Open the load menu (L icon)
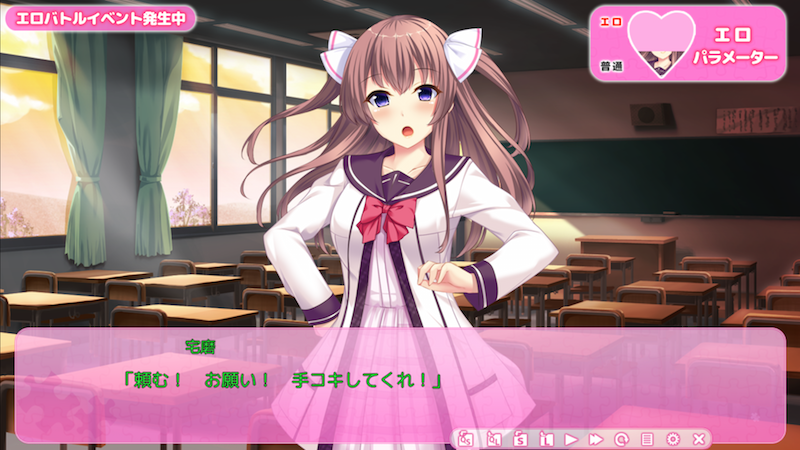 pyautogui.click(x=546, y=438)
